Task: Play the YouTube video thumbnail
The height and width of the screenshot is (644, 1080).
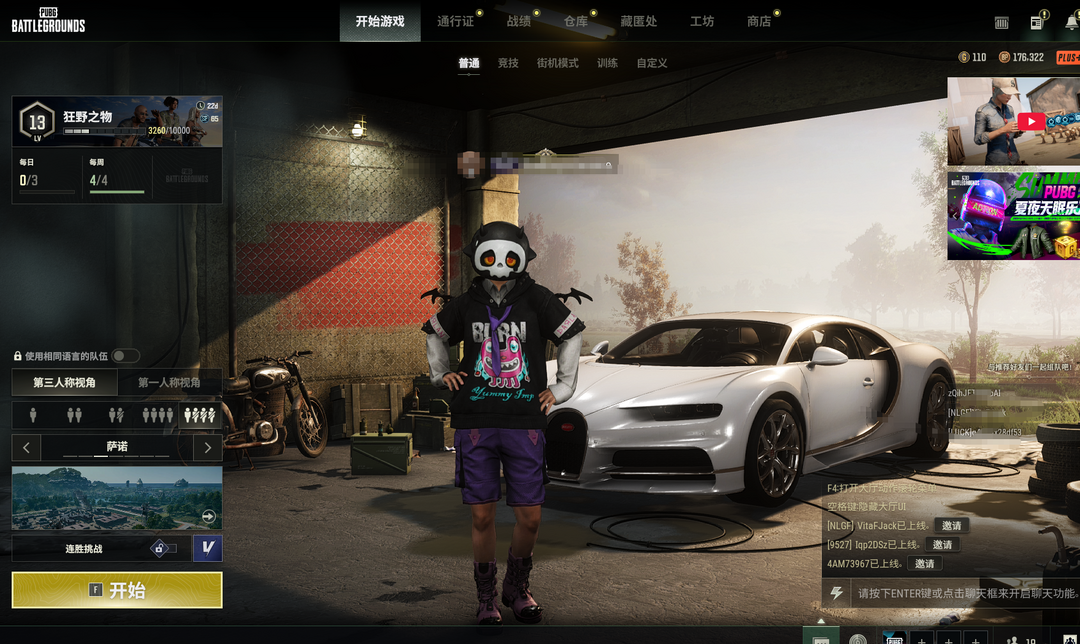Action: tap(1030, 122)
